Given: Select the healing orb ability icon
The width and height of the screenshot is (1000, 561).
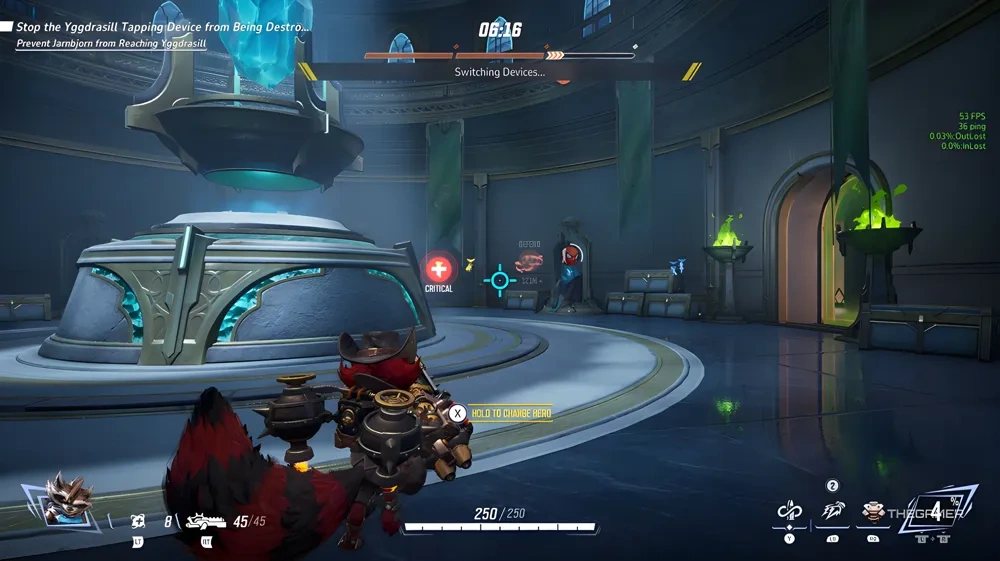Looking at the screenshot, I should (139, 521).
